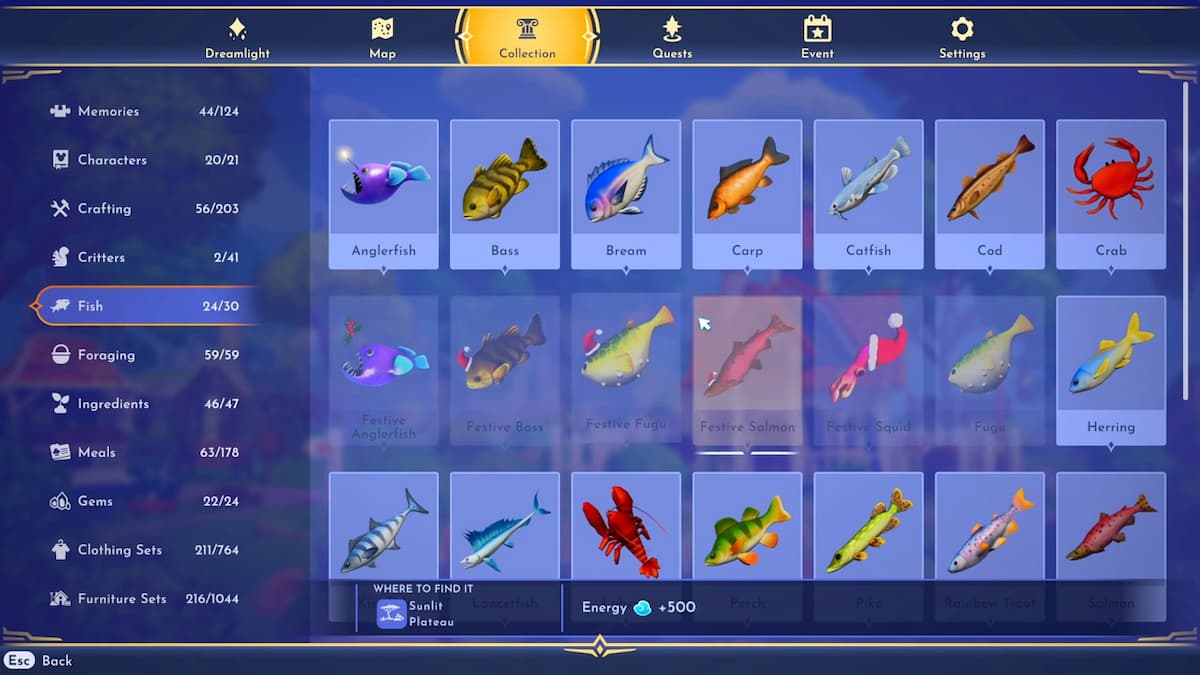
Task: Click the Herring collection card
Action: tap(1110, 370)
